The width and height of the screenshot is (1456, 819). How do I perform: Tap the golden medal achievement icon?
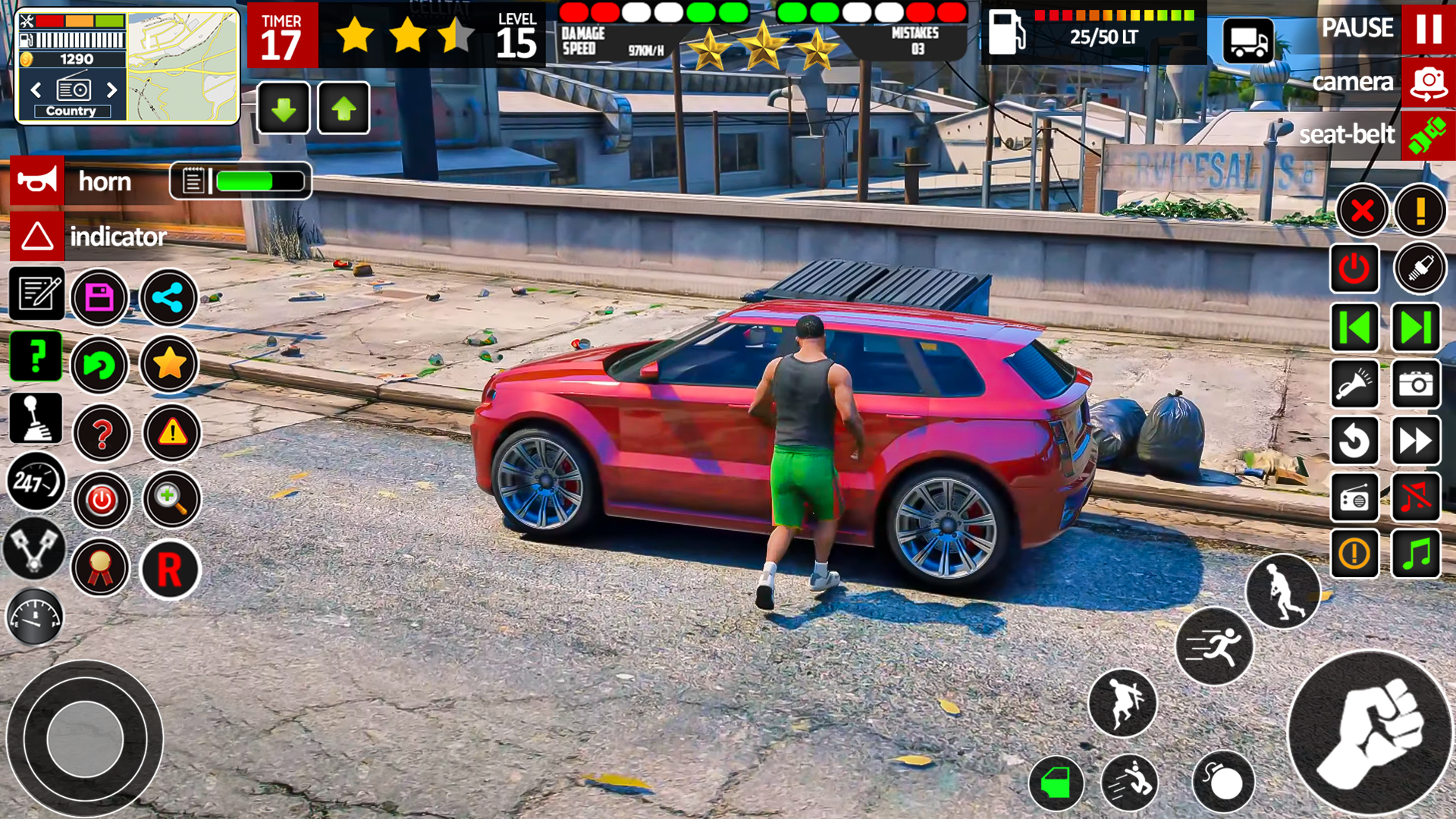(101, 570)
